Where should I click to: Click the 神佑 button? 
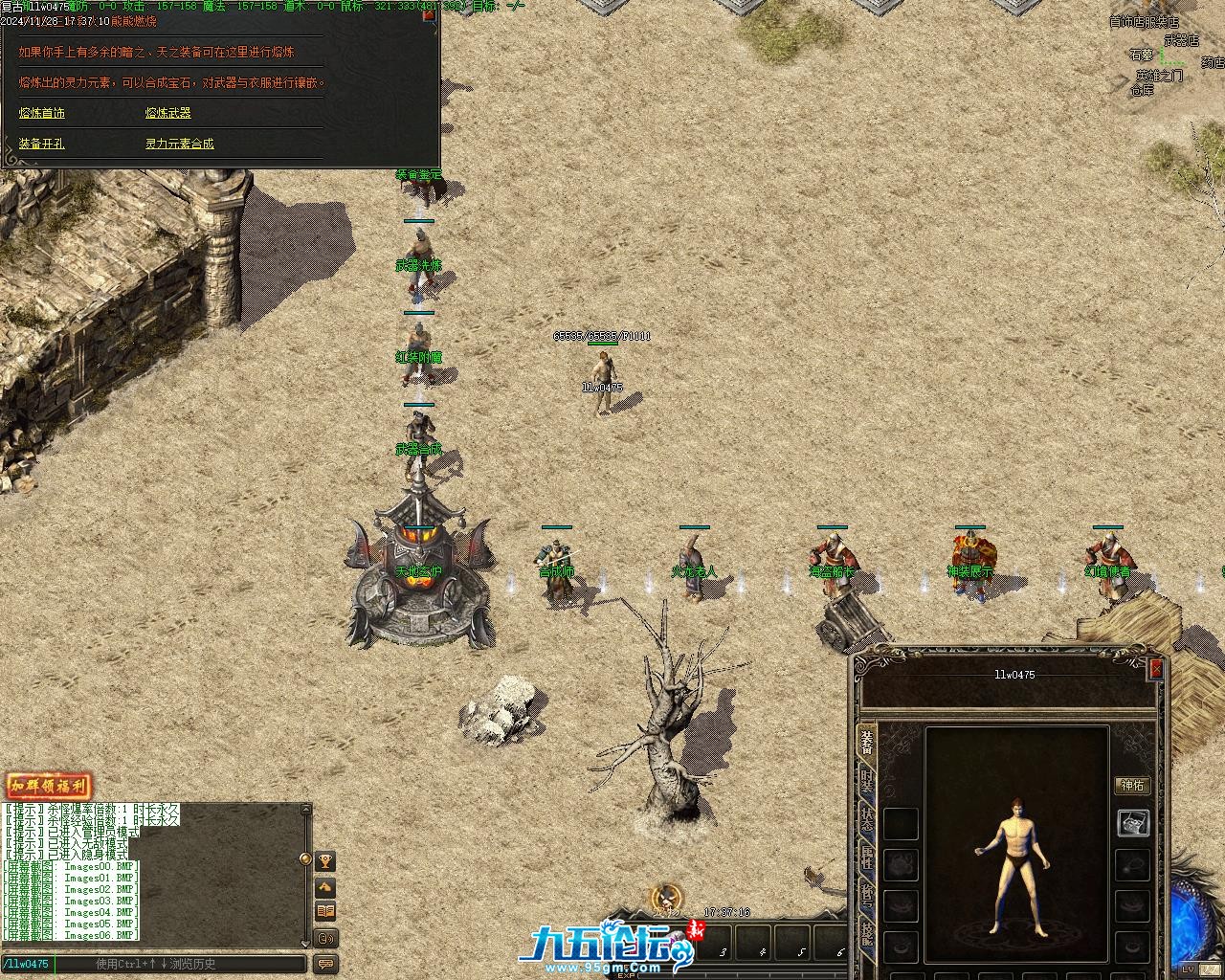(1132, 786)
